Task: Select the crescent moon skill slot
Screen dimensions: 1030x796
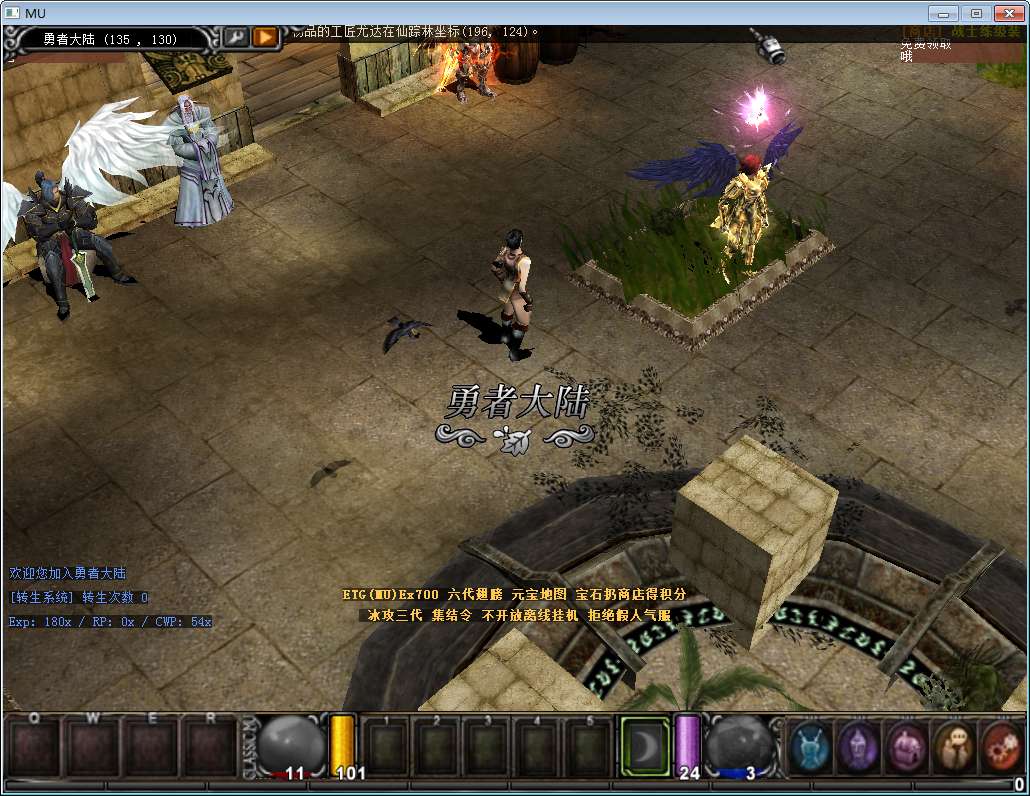Action: [643, 745]
